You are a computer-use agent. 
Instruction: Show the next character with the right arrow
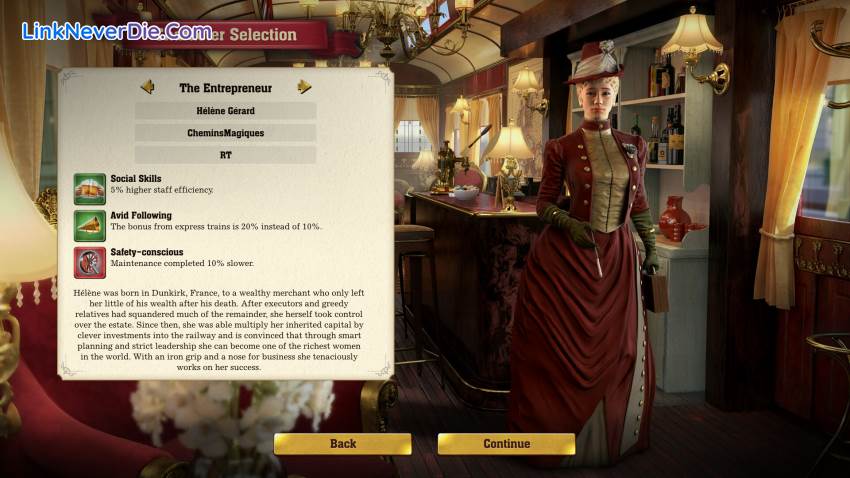(304, 87)
